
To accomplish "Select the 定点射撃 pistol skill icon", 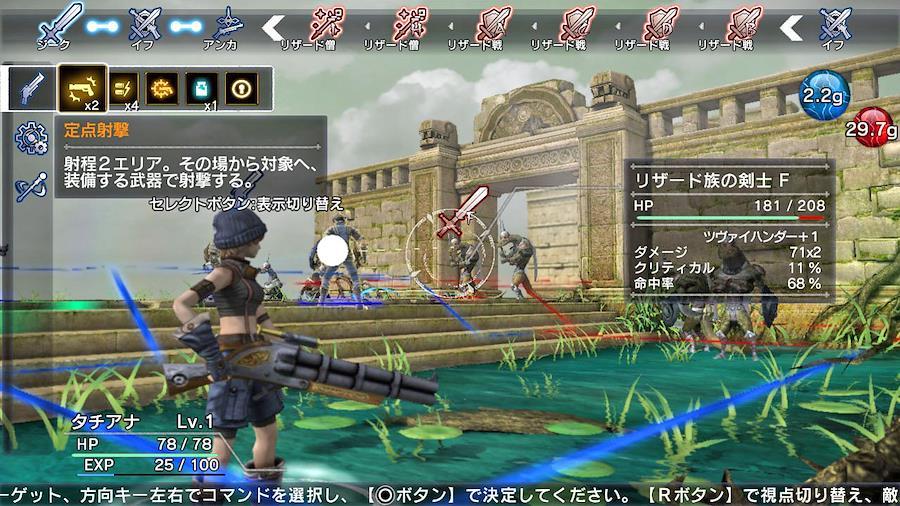I will tap(81, 88).
